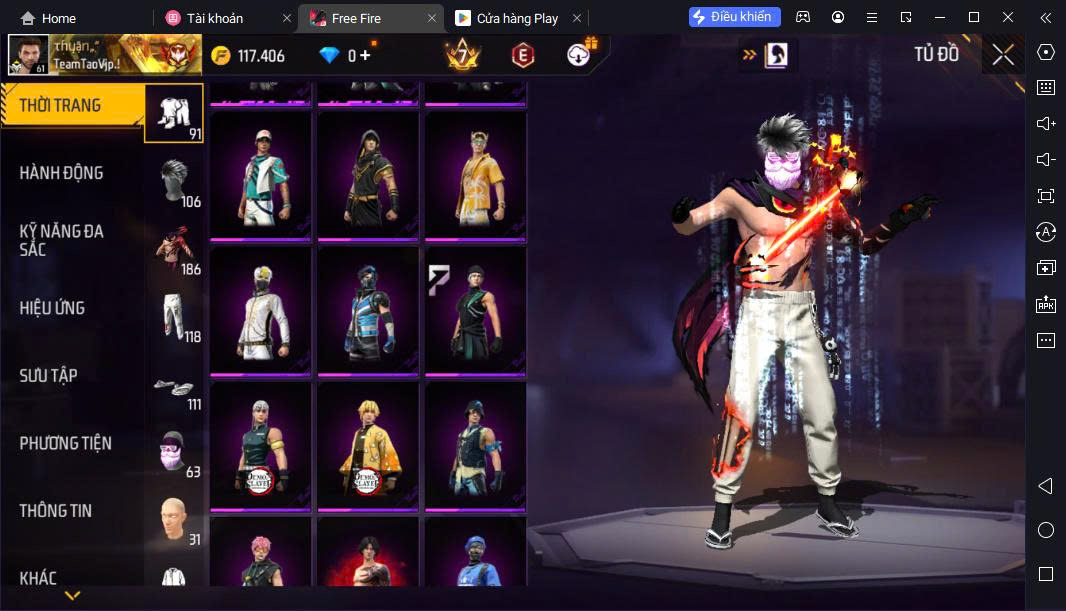Image resolution: width=1066 pixels, height=611 pixels.
Task: Pick the outfit with the 7 badge
Action: (475, 309)
